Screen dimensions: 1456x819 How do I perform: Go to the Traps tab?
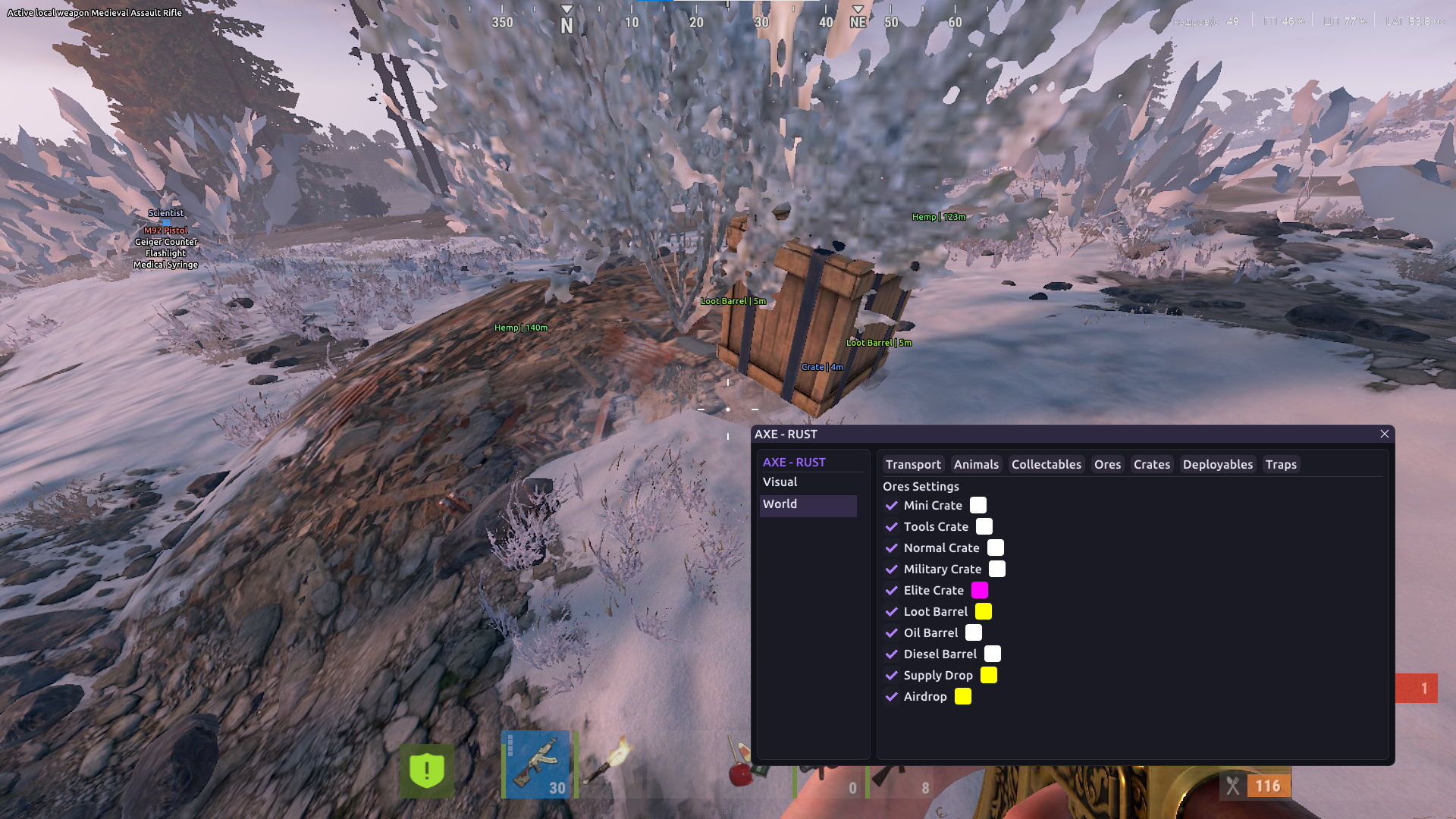pyautogui.click(x=1281, y=464)
